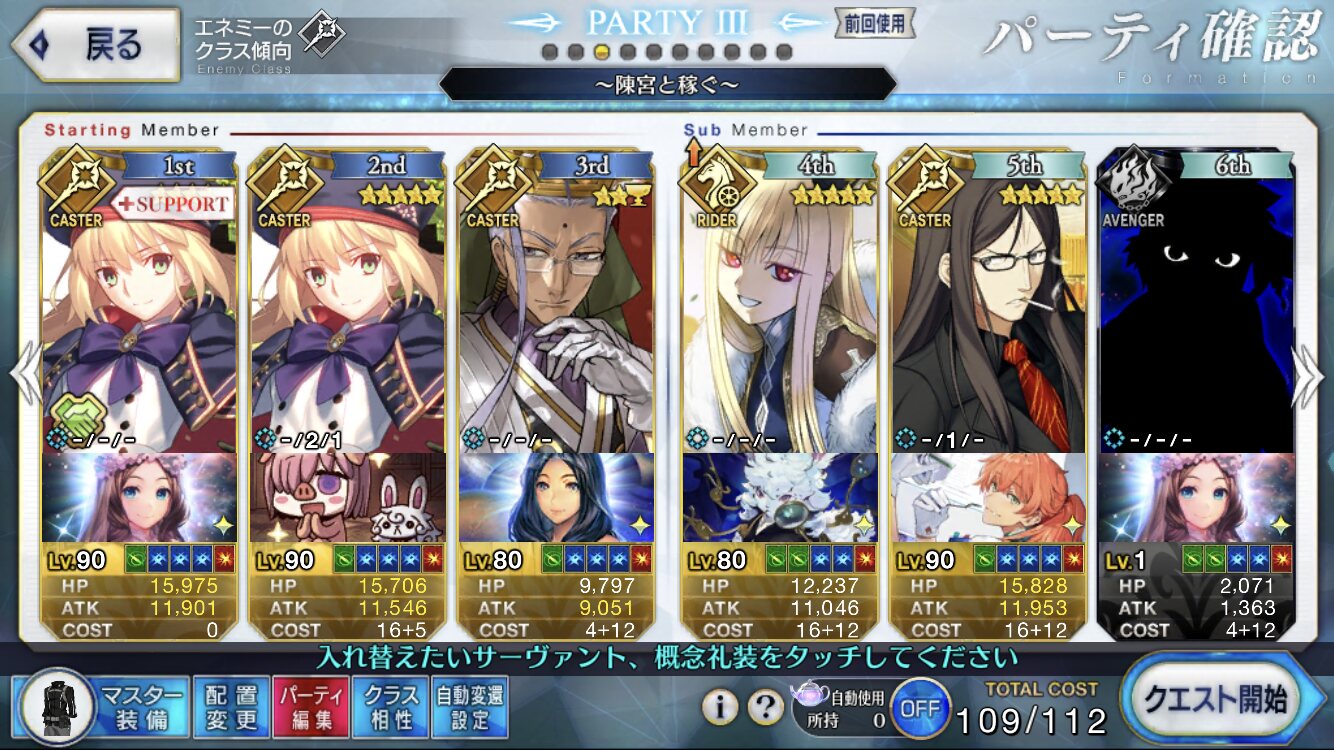This screenshot has width=1334, height=750.
Task: Toggle the 自動使用 OFF switch
Action: pyautogui.click(x=920, y=708)
